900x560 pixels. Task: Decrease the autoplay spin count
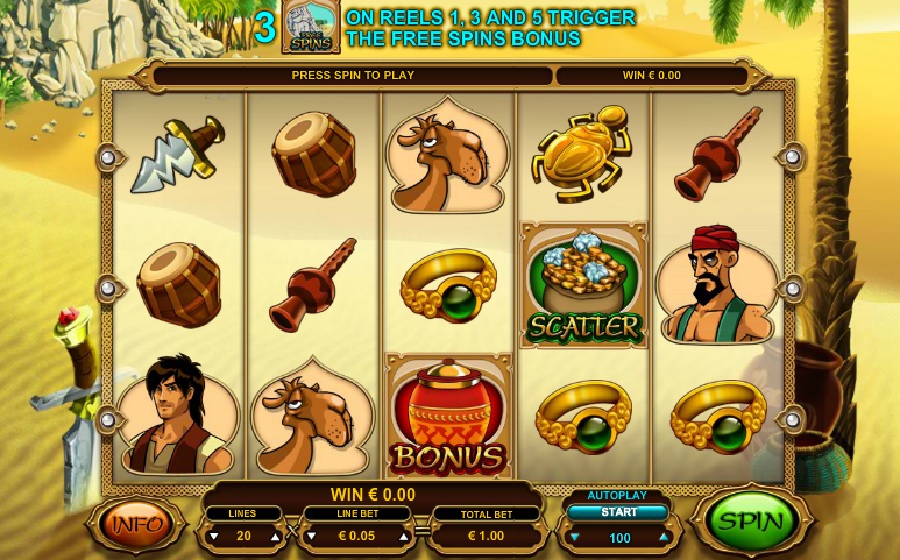(x=574, y=537)
